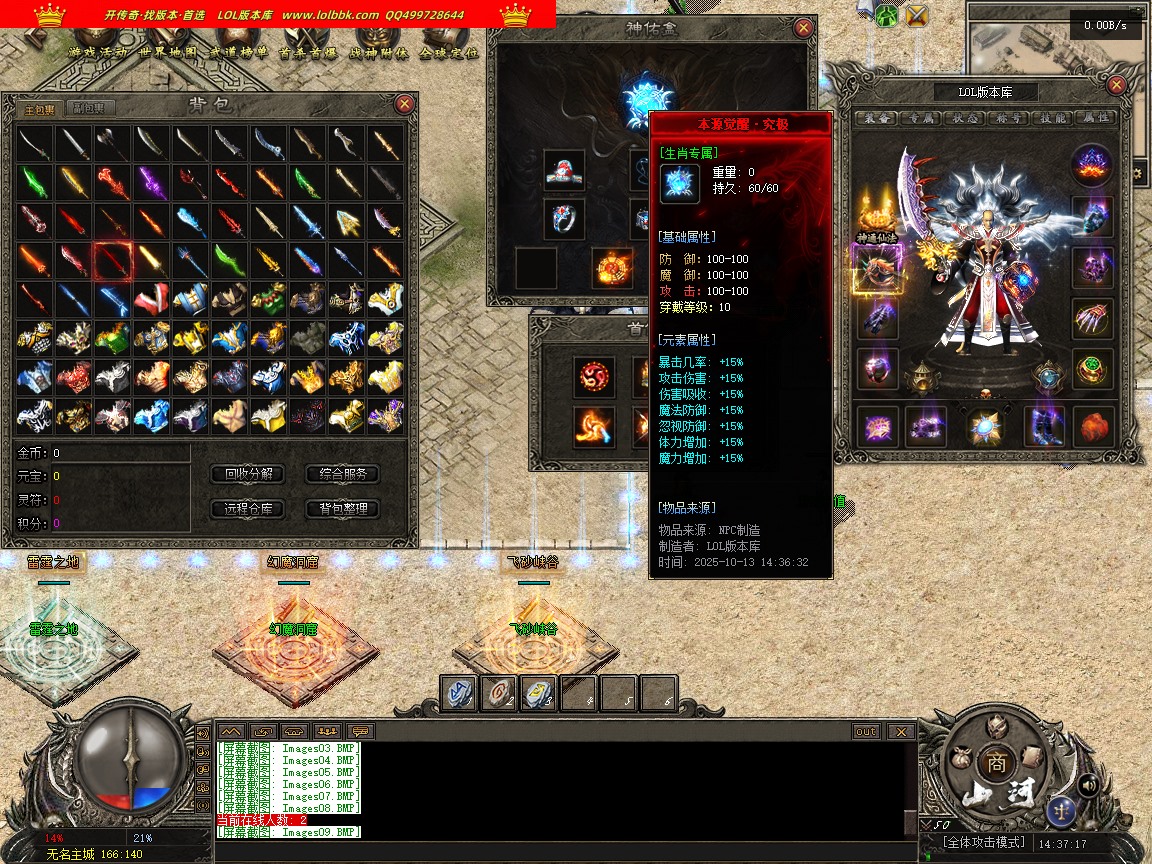The width and height of the screenshot is (1152, 864).
Task: Open 综合服务 general services
Action: point(342,474)
